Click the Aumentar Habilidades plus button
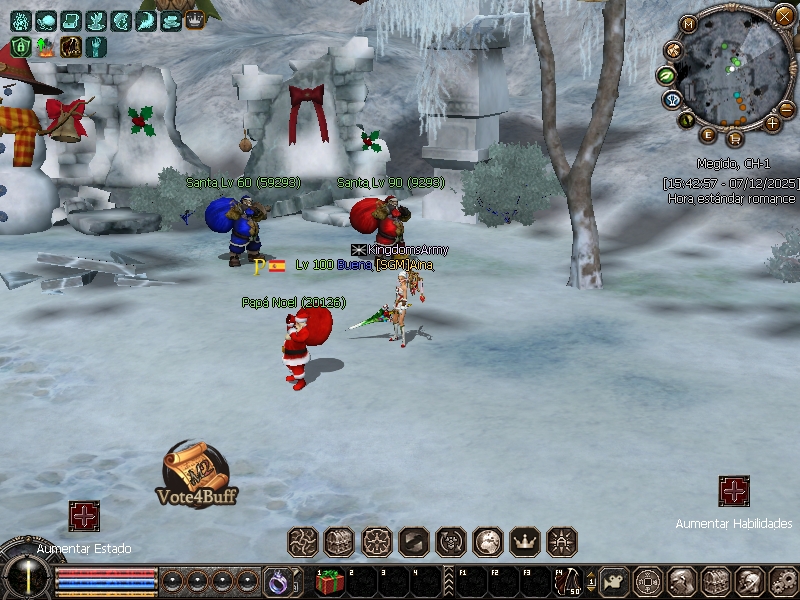The image size is (800, 600). click(x=734, y=491)
